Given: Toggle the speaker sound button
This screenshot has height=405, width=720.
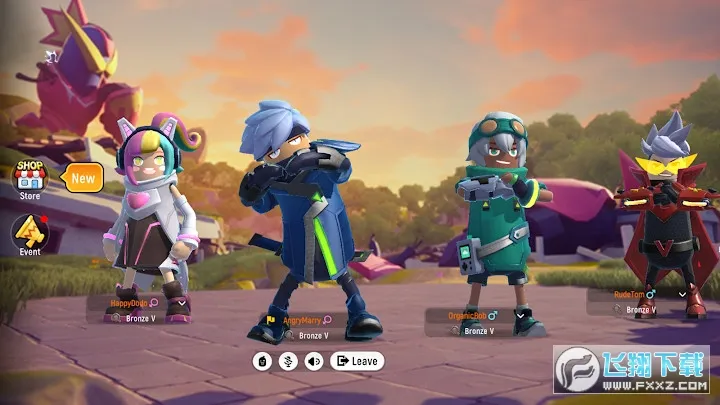Looking at the screenshot, I should pyautogui.click(x=314, y=361).
